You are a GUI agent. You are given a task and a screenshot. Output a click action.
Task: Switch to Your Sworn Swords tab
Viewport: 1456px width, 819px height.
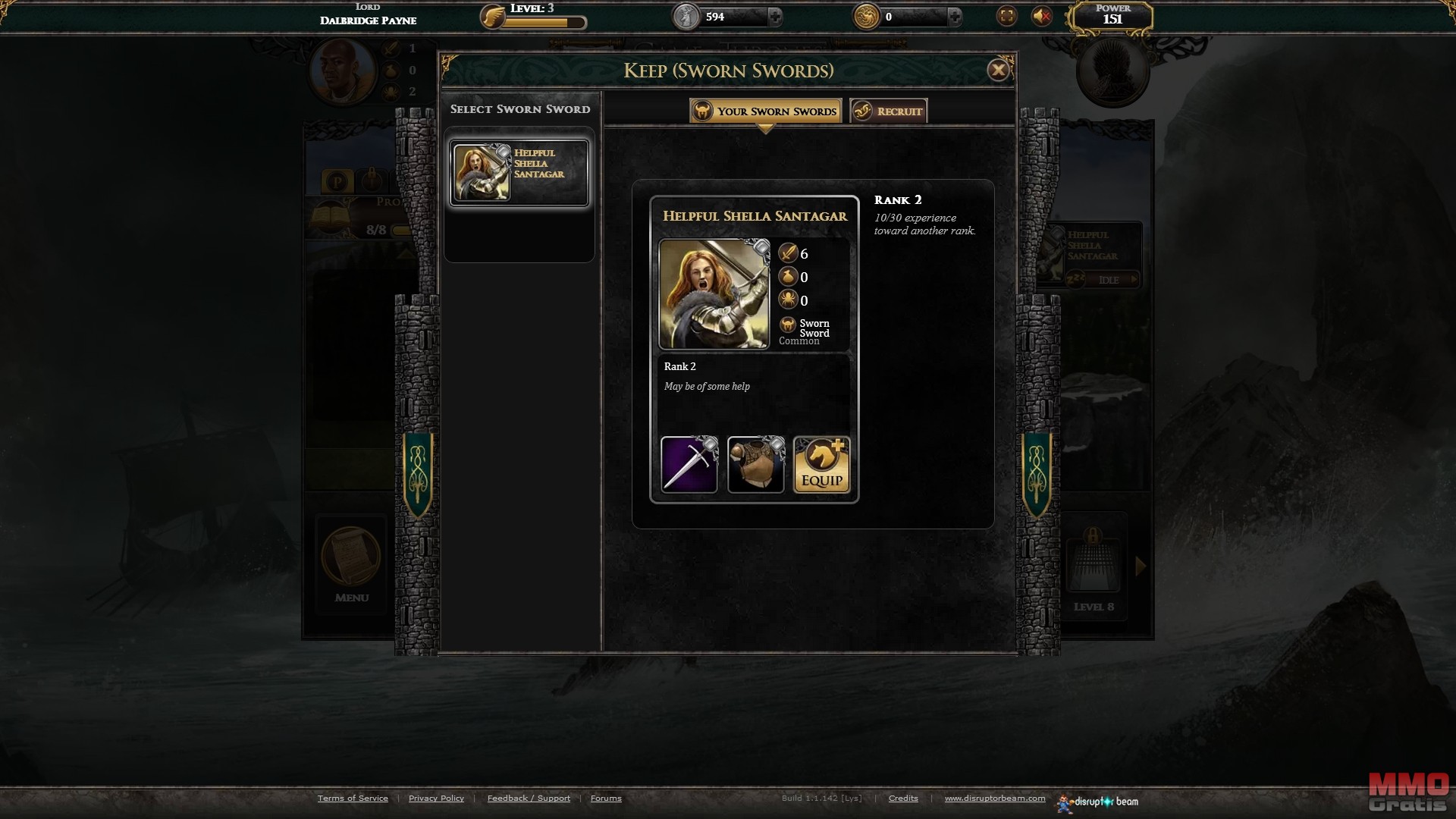[x=765, y=111]
